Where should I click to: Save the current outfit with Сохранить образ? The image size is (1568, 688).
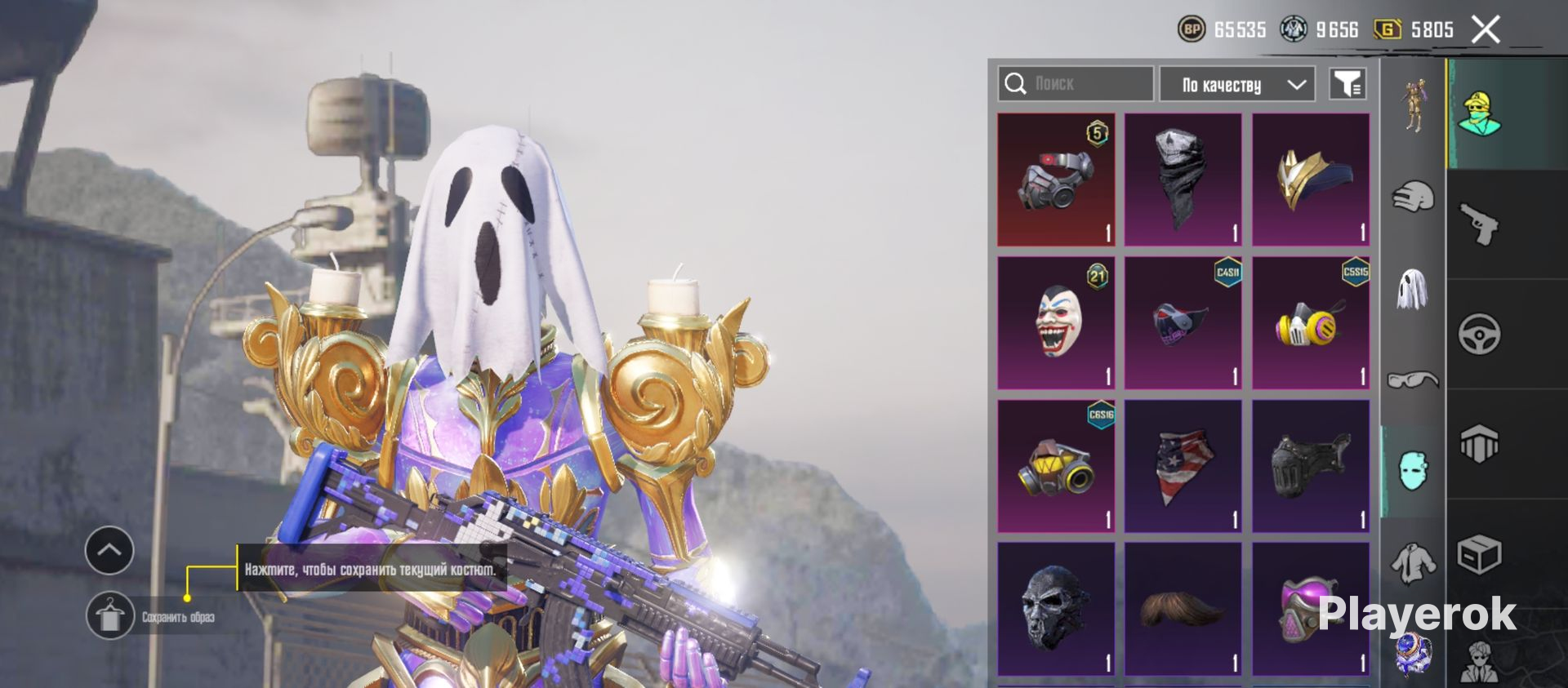click(x=110, y=616)
